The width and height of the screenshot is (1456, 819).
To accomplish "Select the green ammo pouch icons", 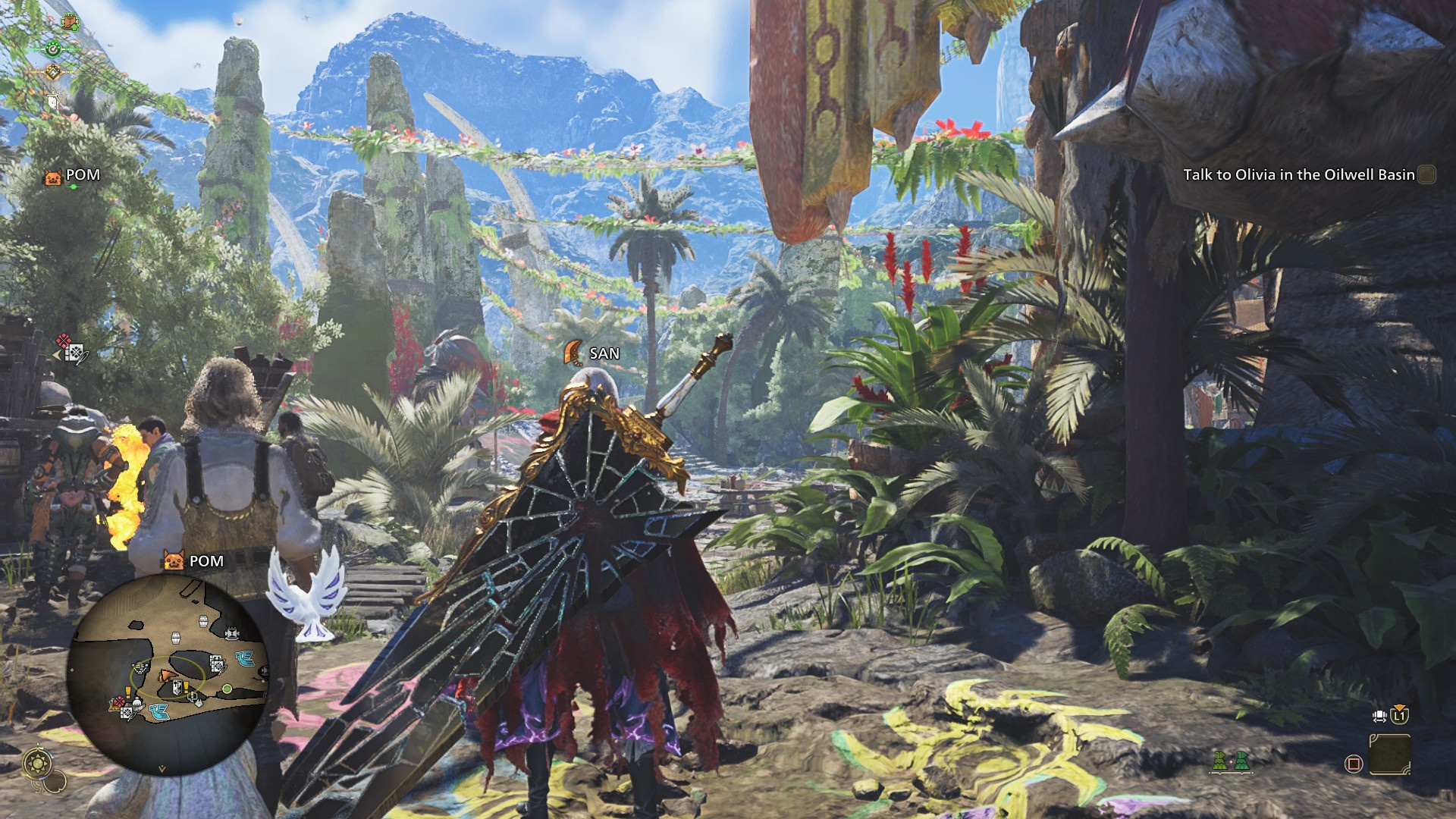I will tap(1230, 761).
